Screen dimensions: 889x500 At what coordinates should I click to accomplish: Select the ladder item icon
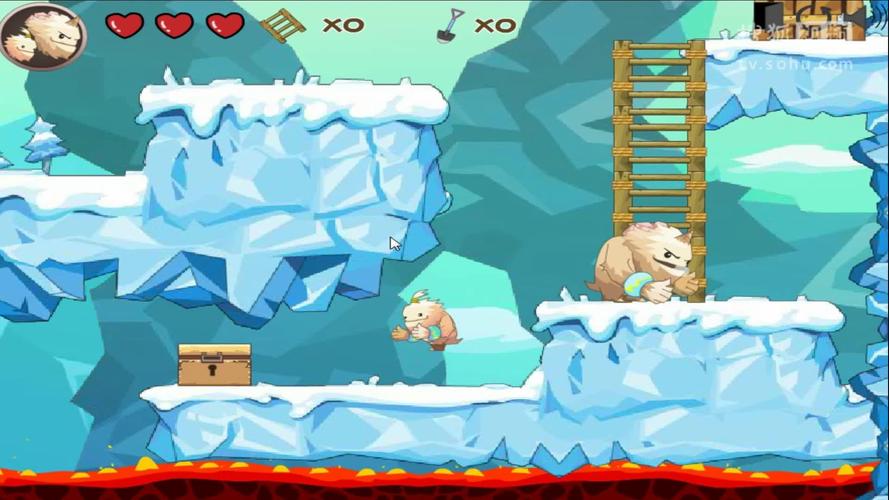tap(282, 25)
